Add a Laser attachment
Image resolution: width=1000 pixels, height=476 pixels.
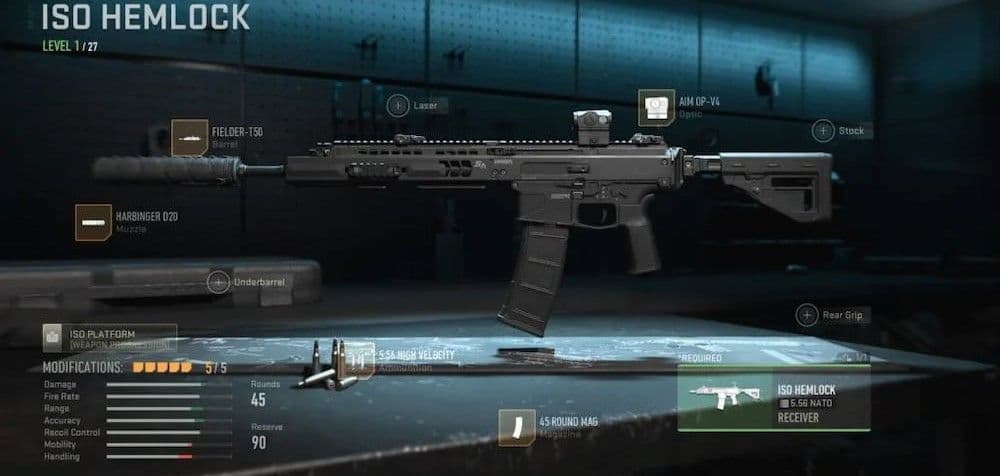pos(398,105)
